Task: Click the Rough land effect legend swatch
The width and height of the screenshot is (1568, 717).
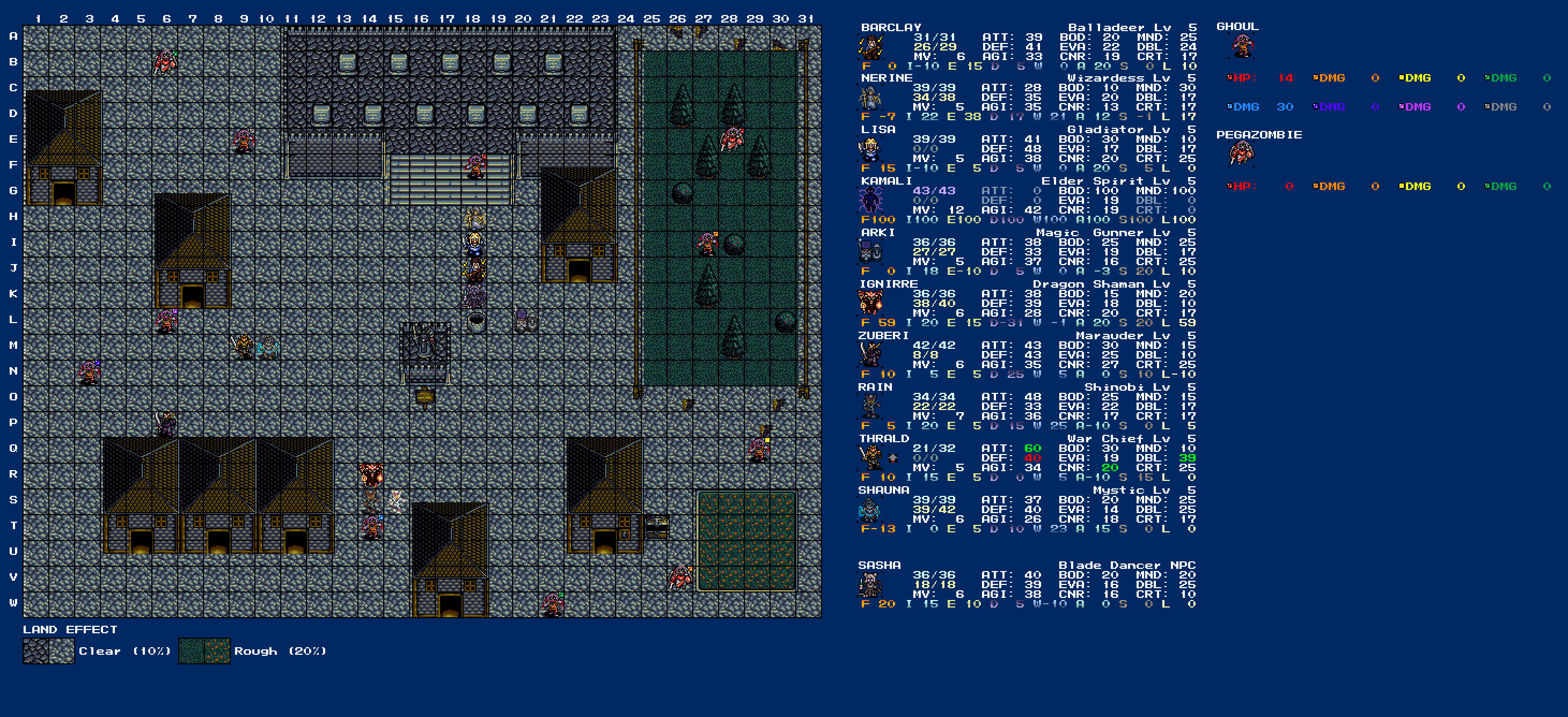Action: point(204,652)
